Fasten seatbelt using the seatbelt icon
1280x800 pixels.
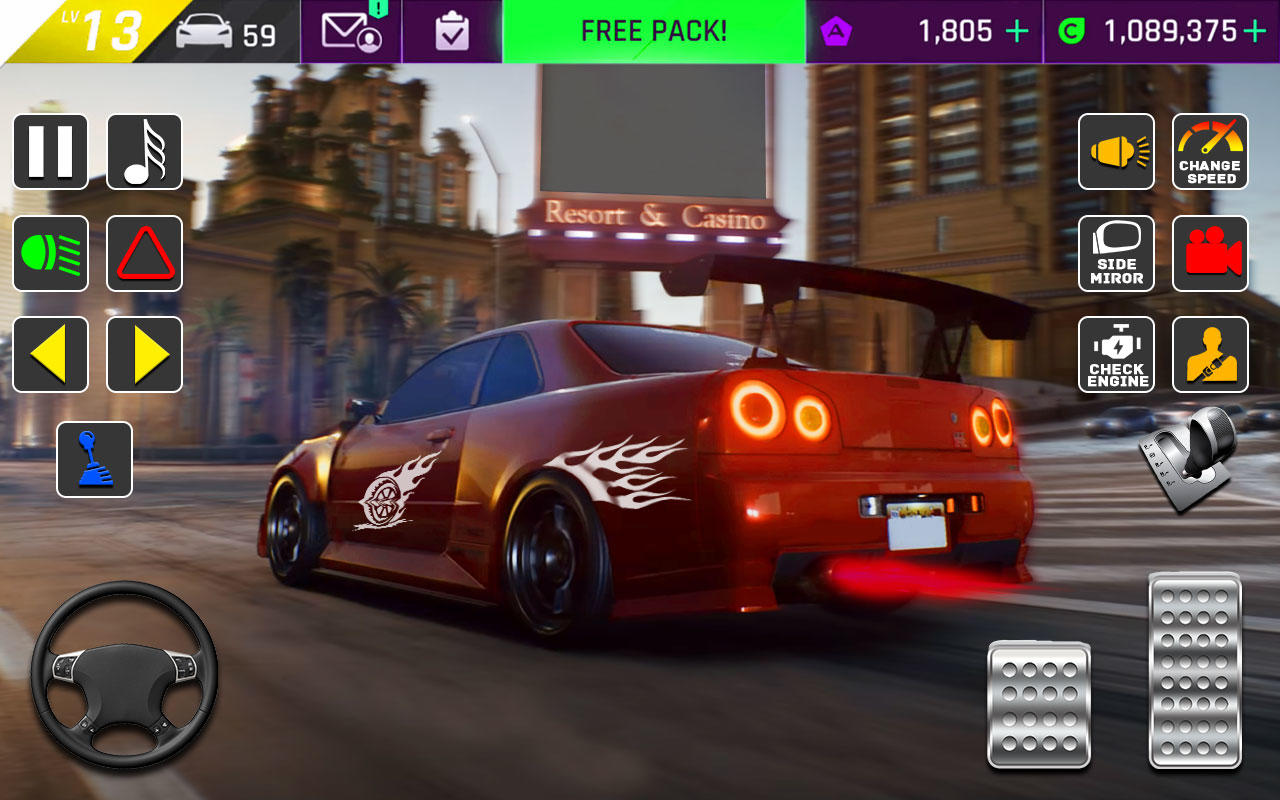(x=1210, y=354)
